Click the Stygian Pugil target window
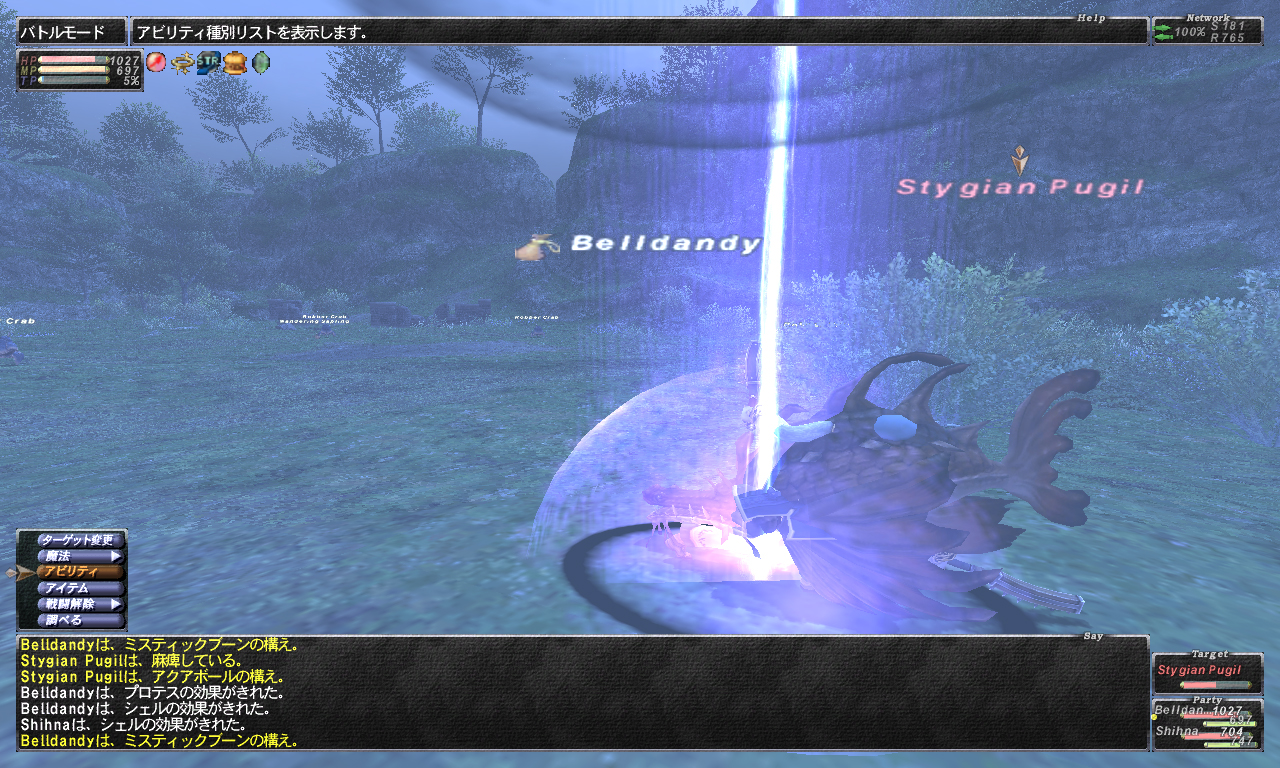 point(1206,674)
